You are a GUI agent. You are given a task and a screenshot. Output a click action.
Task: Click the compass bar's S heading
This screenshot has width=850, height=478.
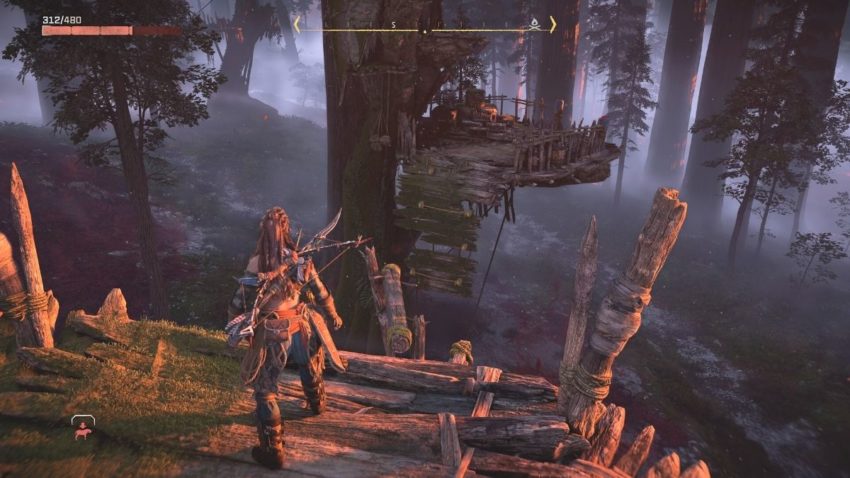[x=393, y=24]
